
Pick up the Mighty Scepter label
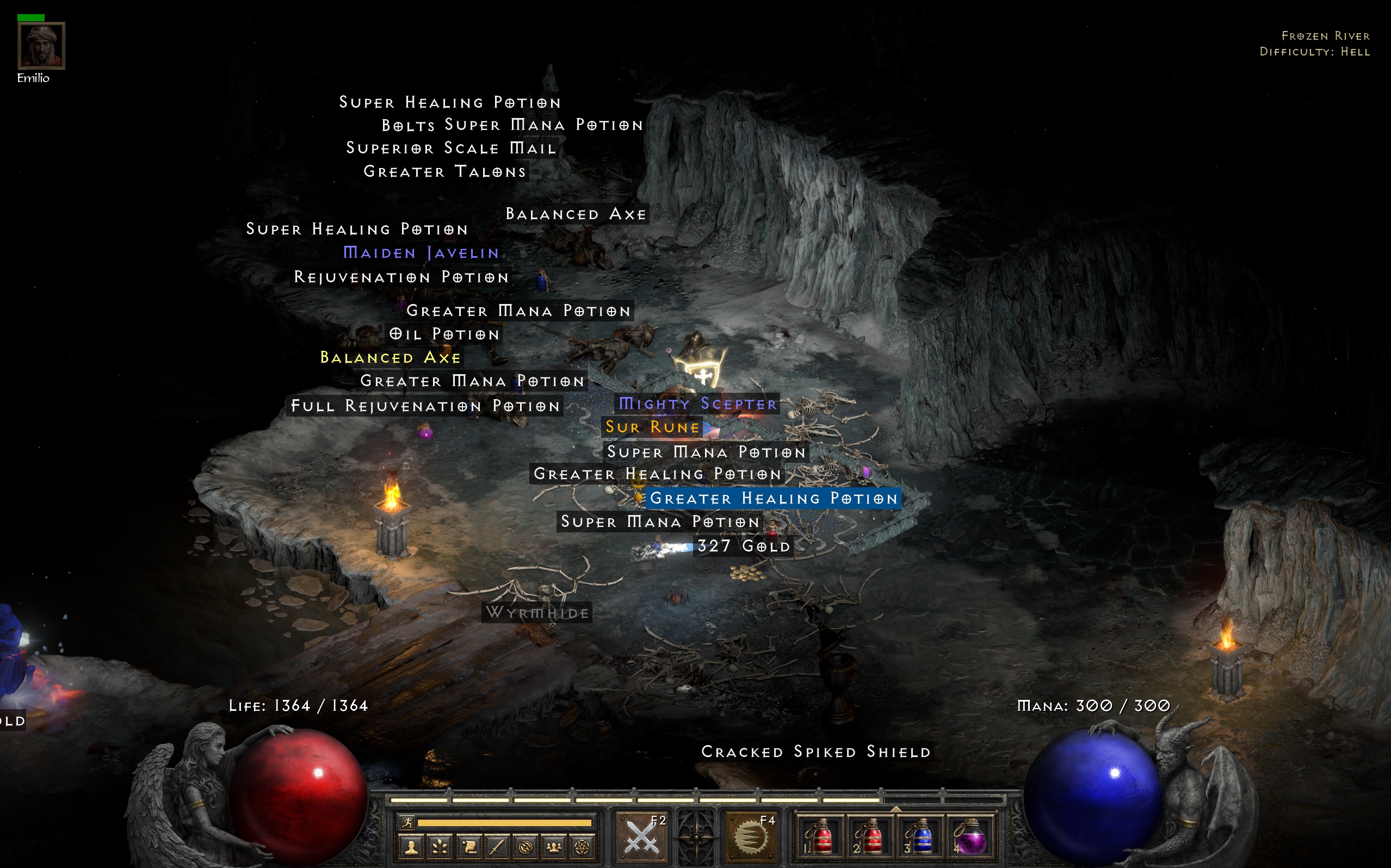click(697, 404)
